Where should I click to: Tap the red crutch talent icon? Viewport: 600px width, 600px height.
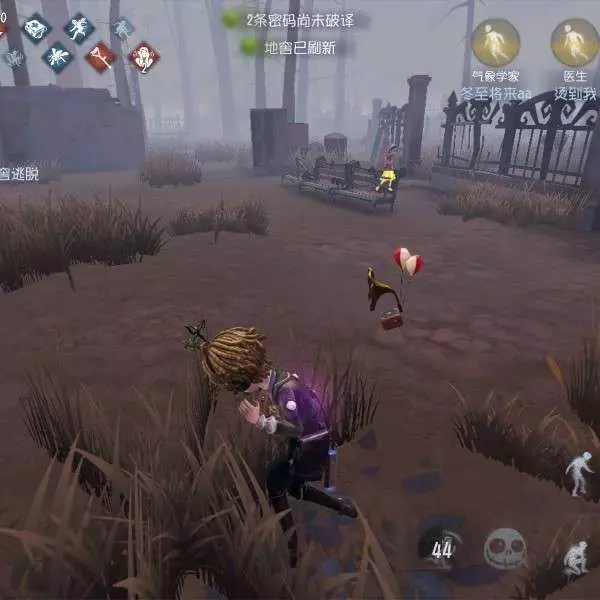[100, 57]
